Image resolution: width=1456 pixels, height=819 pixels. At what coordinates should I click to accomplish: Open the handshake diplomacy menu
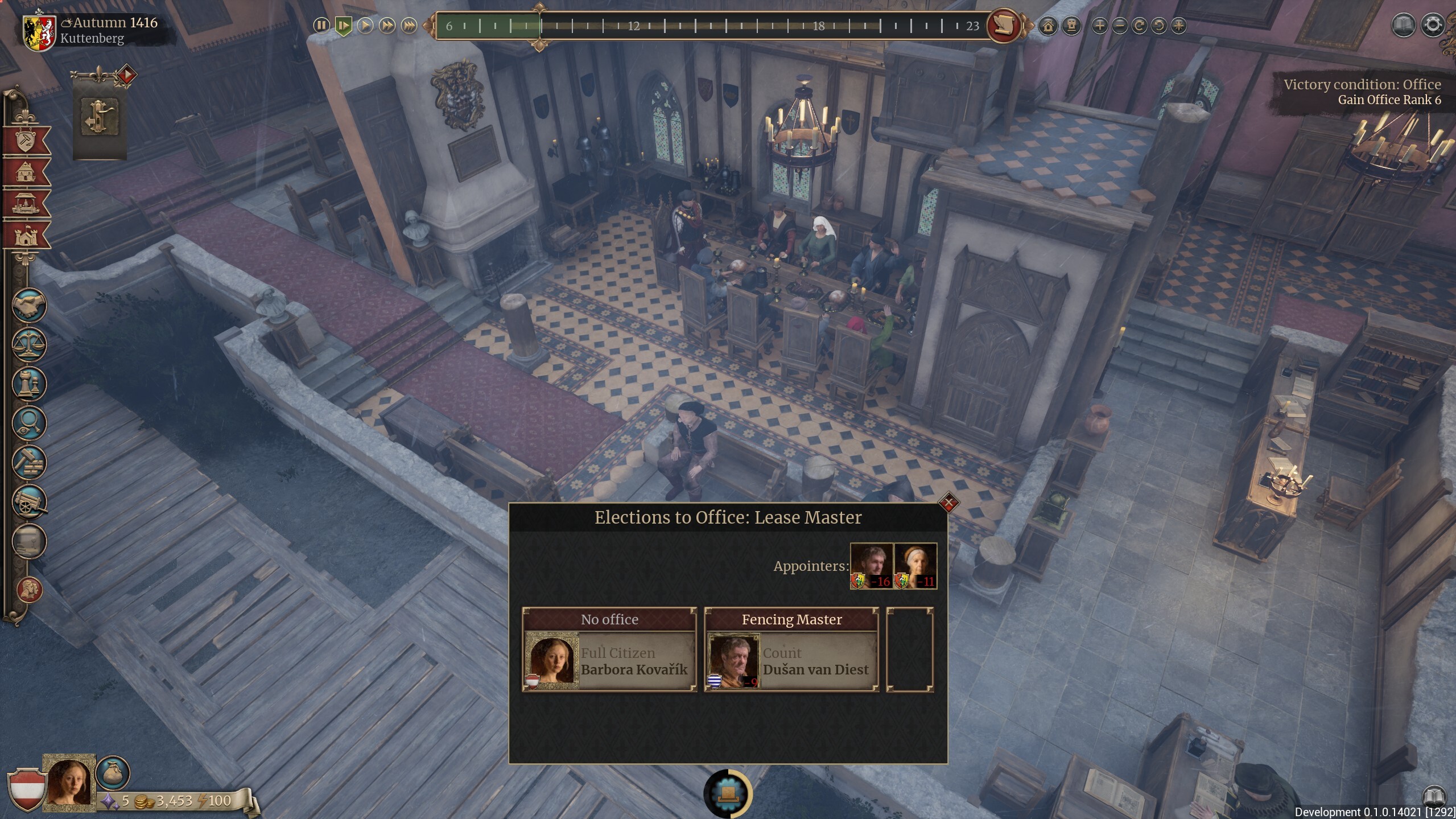coord(28,306)
